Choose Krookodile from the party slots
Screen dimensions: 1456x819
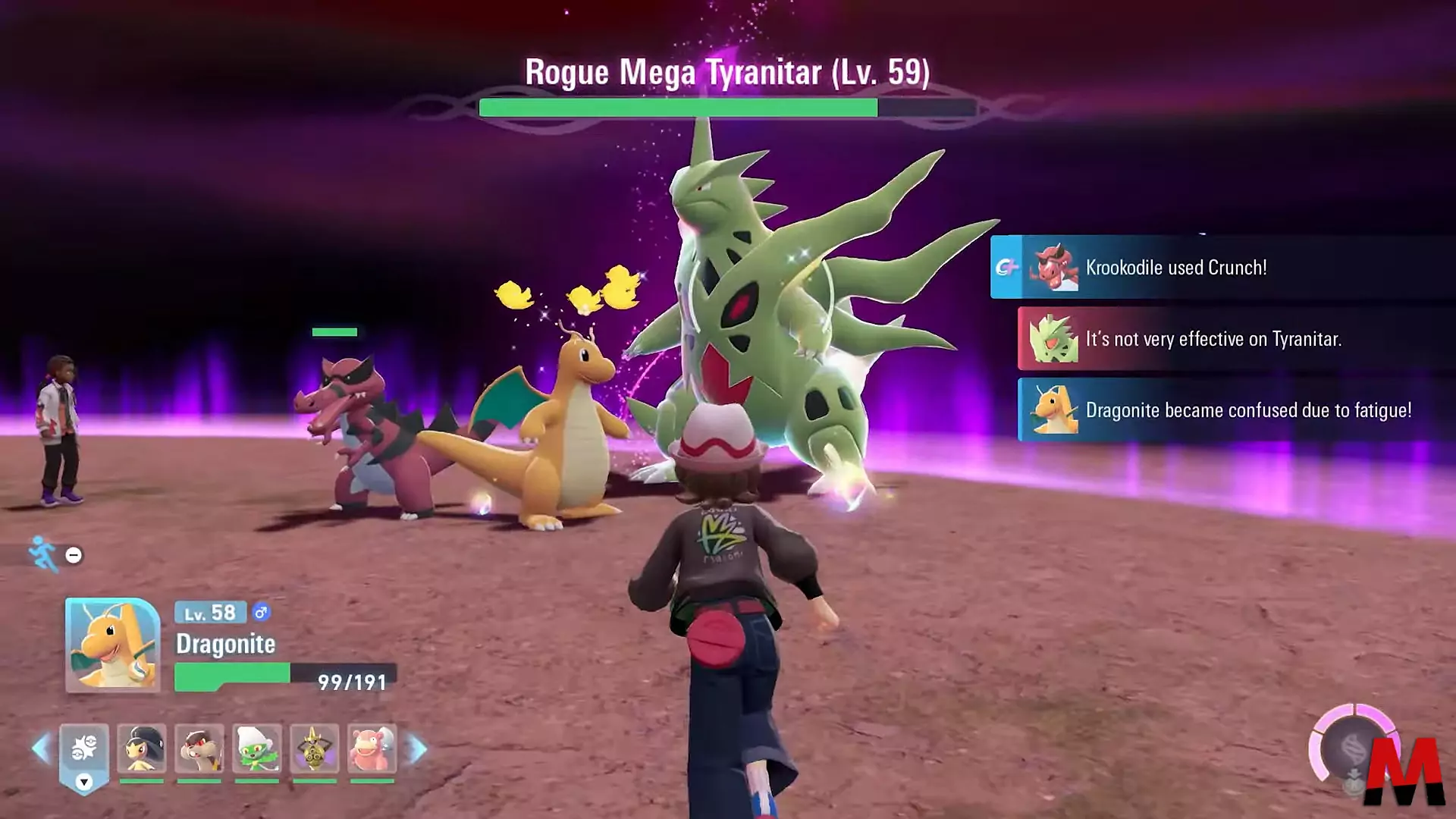(199, 749)
